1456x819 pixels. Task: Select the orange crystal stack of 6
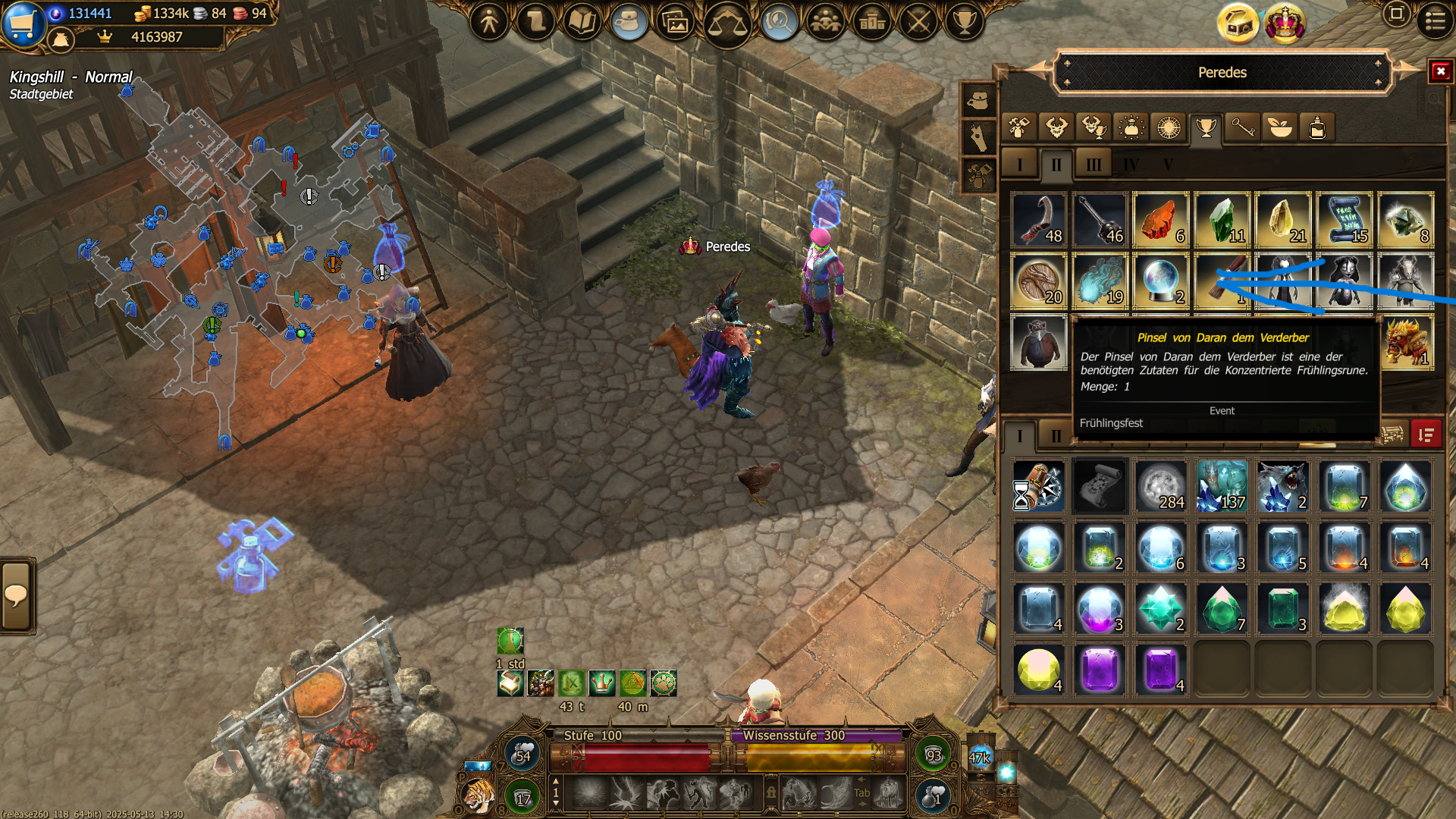pos(1160,221)
